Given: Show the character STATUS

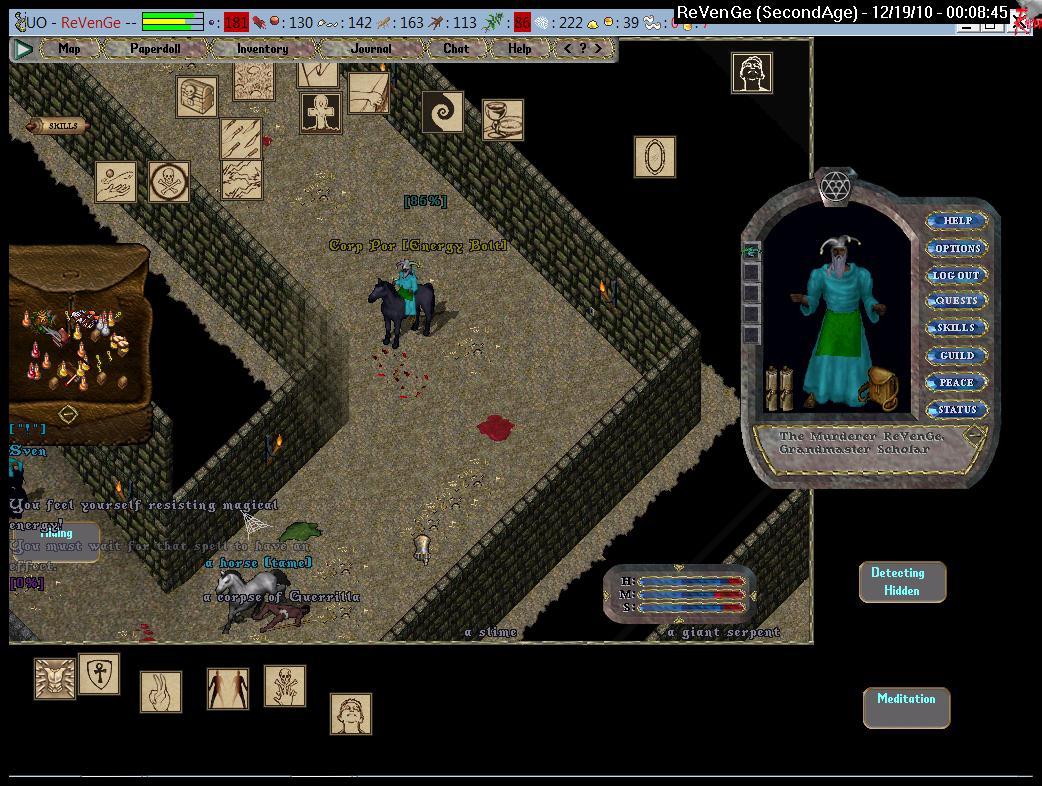Looking at the screenshot, I should coord(956,409).
